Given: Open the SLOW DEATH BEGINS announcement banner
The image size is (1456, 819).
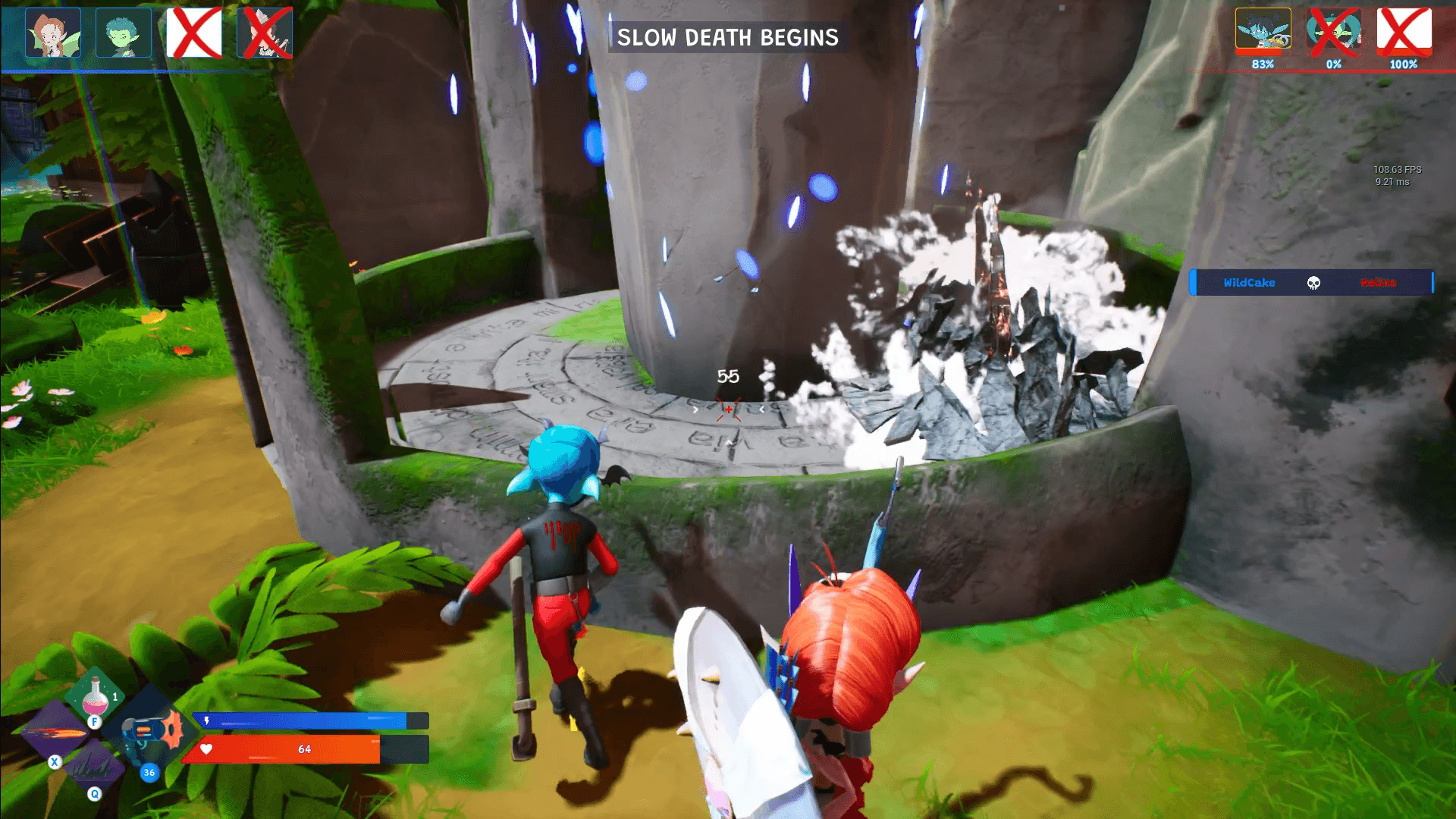Looking at the screenshot, I should pyautogui.click(x=726, y=38).
